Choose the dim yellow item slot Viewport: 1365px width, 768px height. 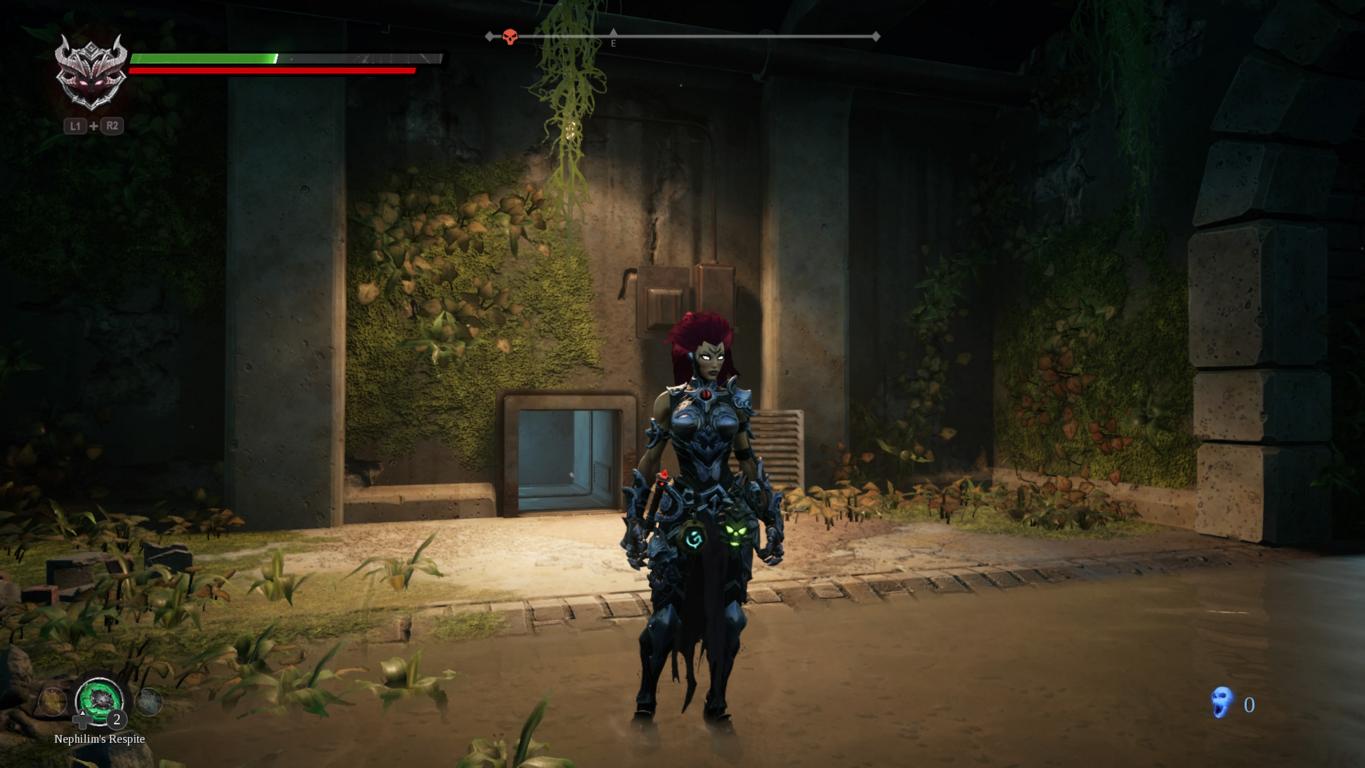52,701
